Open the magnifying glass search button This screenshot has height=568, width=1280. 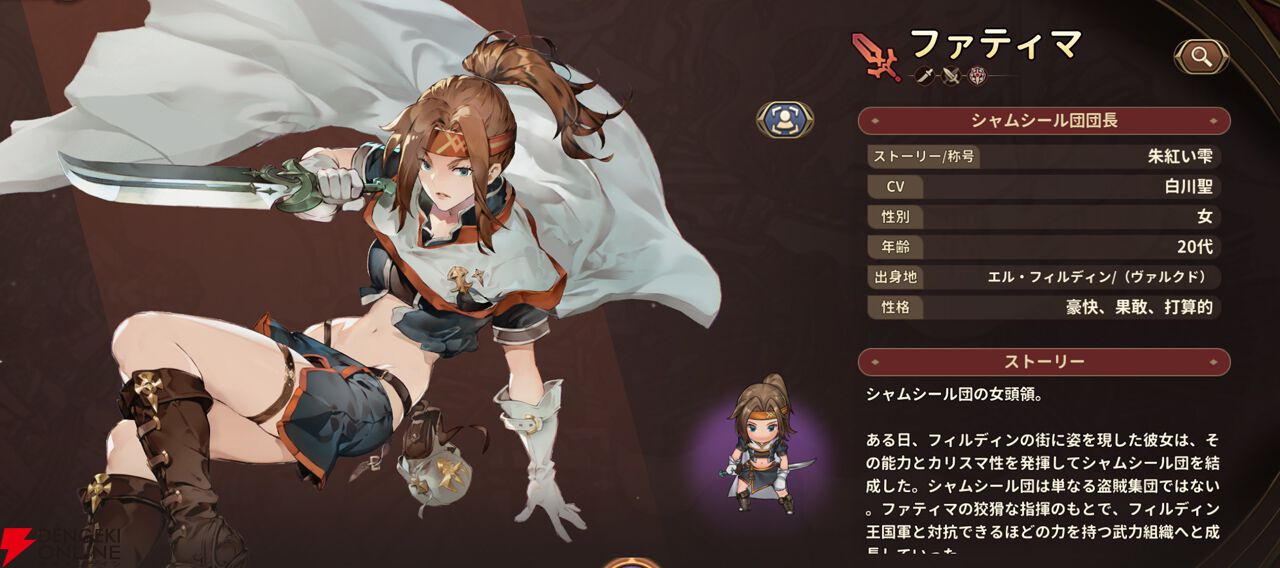pyautogui.click(x=1202, y=57)
